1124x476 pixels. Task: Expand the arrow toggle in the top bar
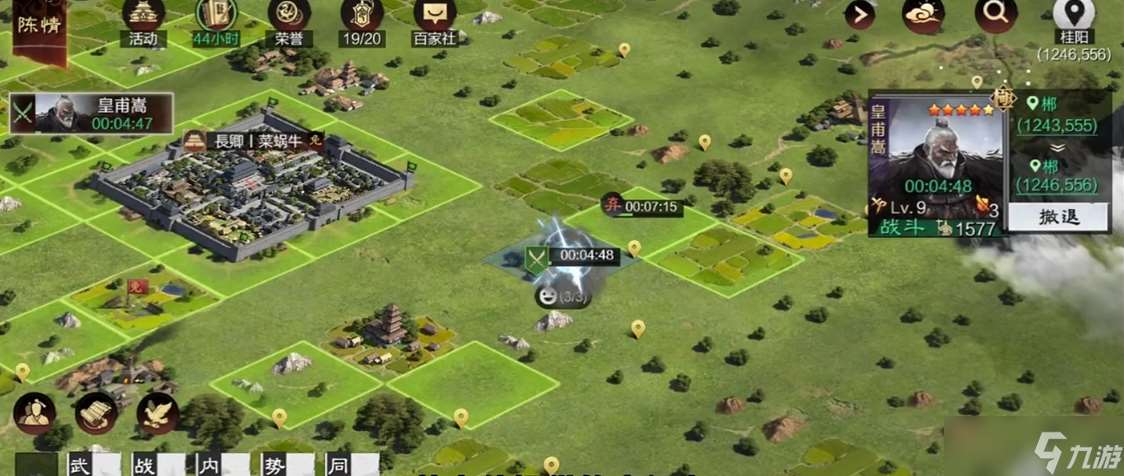pos(859,15)
